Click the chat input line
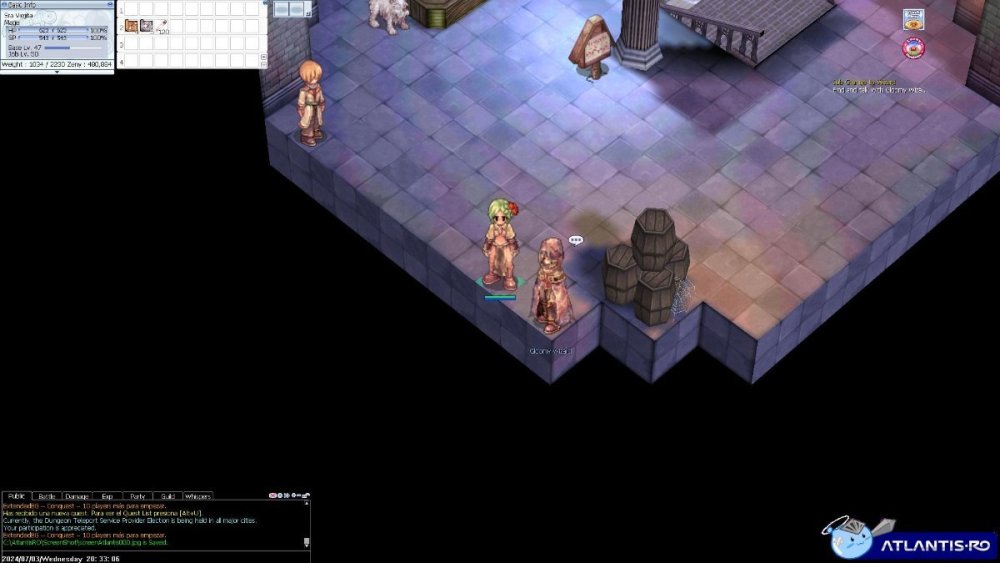The image size is (1000, 563). (x=150, y=557)
